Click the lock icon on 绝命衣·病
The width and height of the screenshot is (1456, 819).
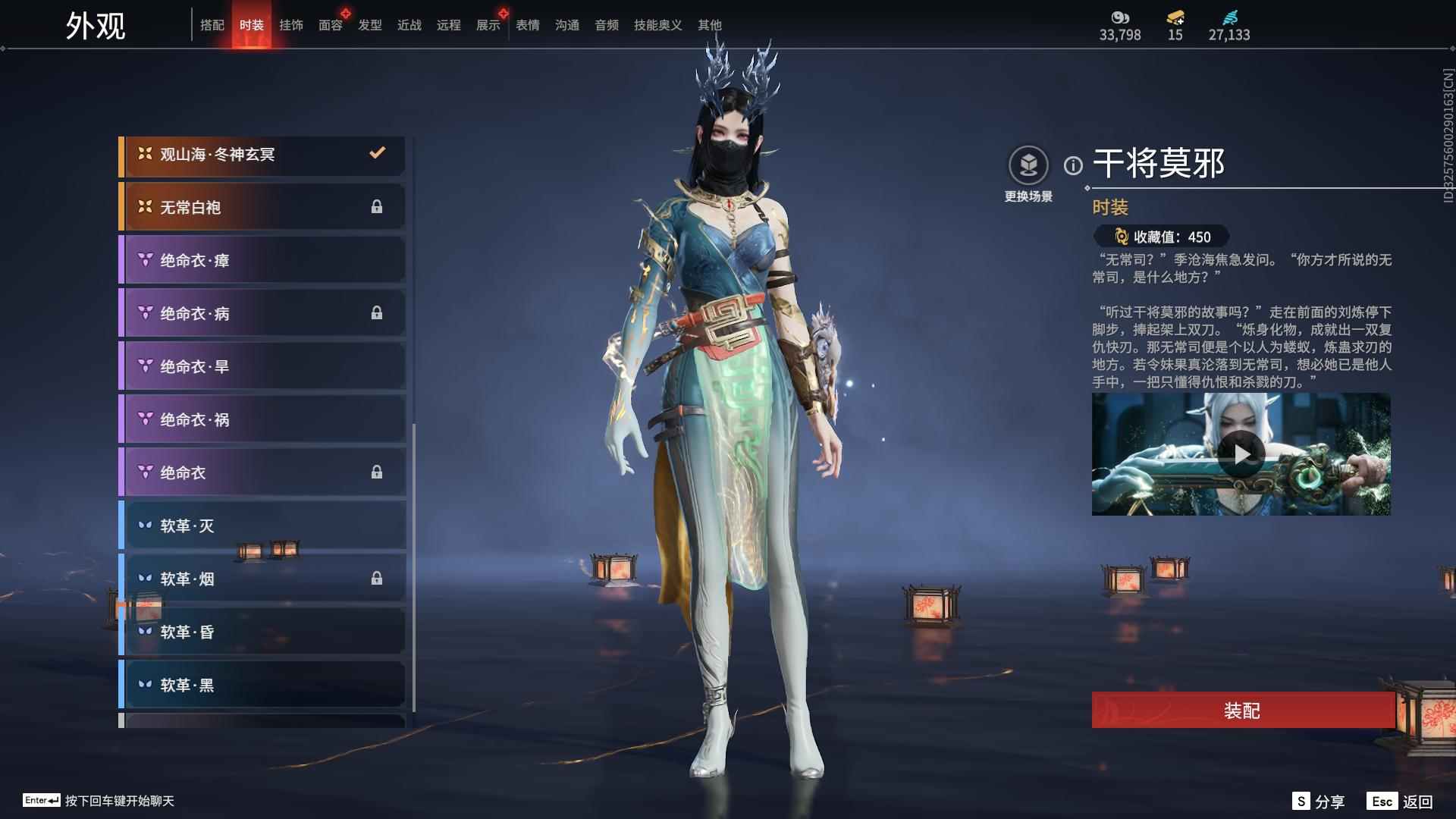point(378,312)
